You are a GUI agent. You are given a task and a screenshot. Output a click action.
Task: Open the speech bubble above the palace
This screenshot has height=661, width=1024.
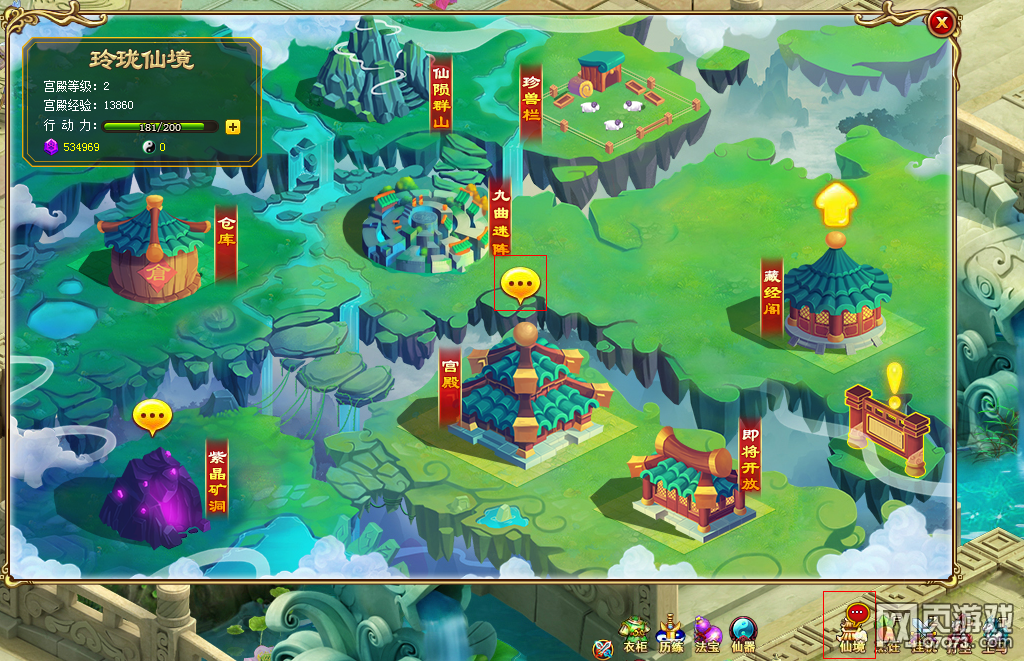[521, 285]
